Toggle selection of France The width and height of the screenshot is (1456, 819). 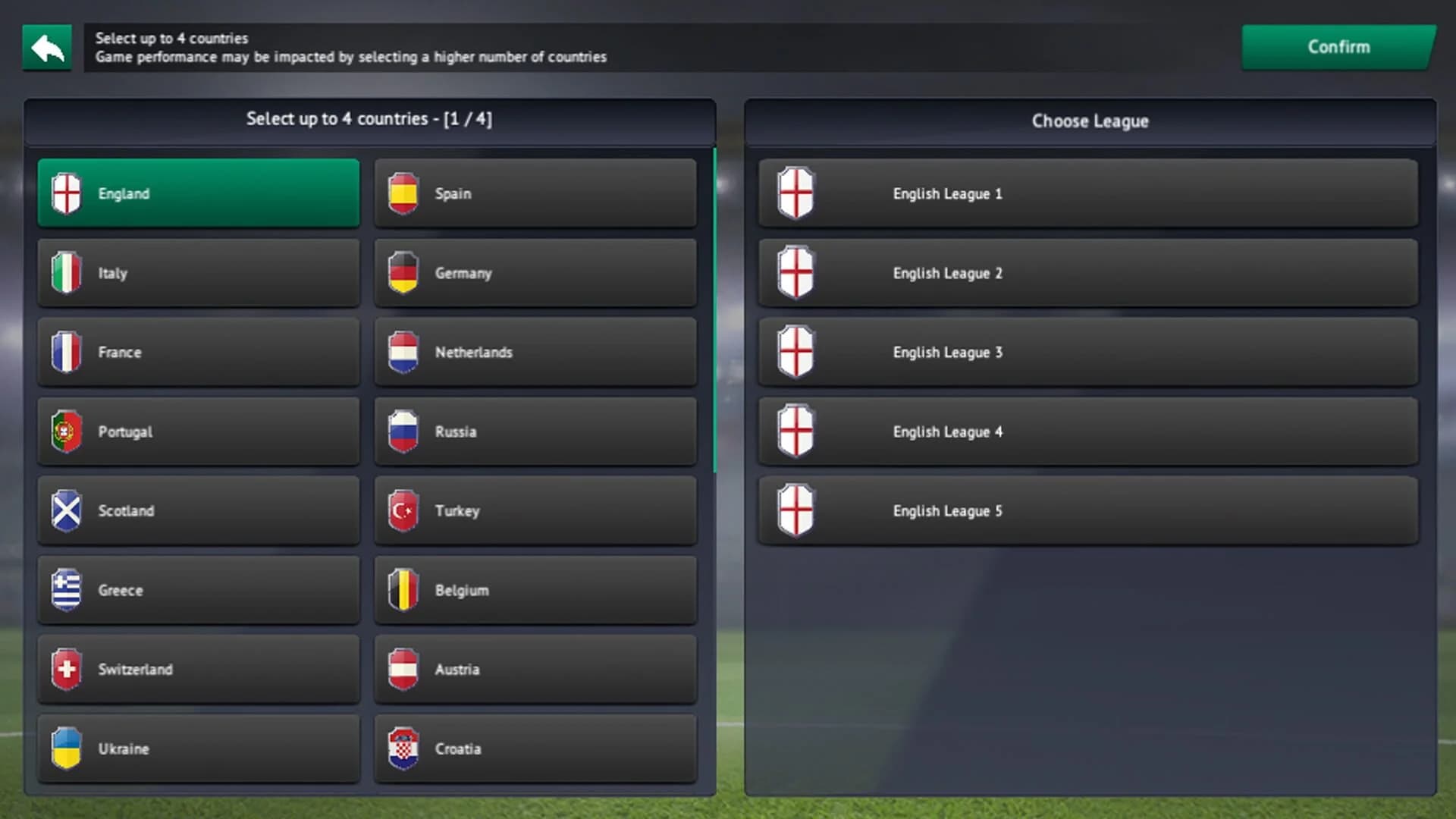(199, 352)
